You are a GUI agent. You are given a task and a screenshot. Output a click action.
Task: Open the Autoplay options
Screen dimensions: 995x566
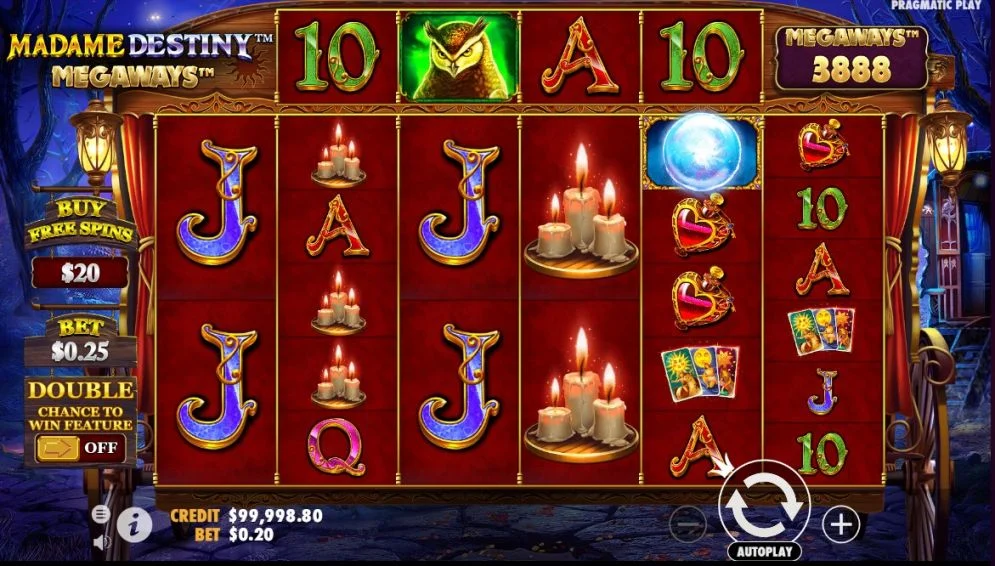(764, 551)
